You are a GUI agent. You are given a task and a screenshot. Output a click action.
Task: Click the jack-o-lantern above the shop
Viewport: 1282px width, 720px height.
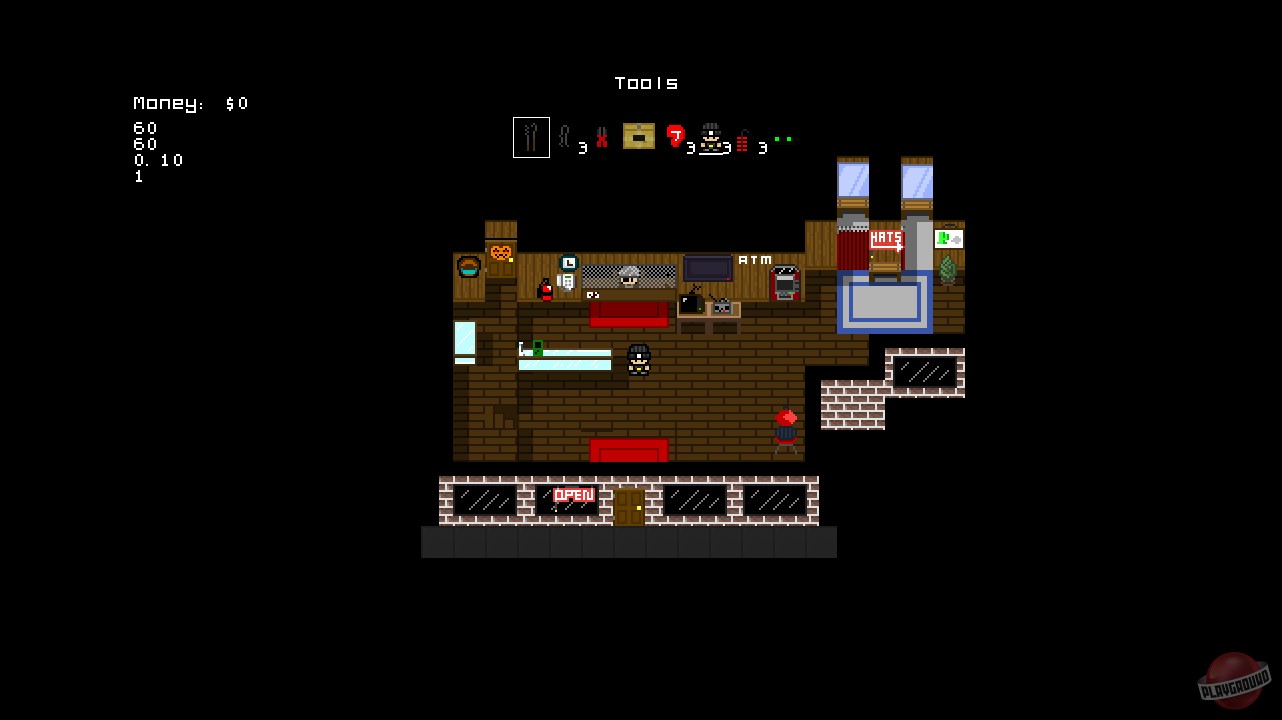tap(501, 252)
